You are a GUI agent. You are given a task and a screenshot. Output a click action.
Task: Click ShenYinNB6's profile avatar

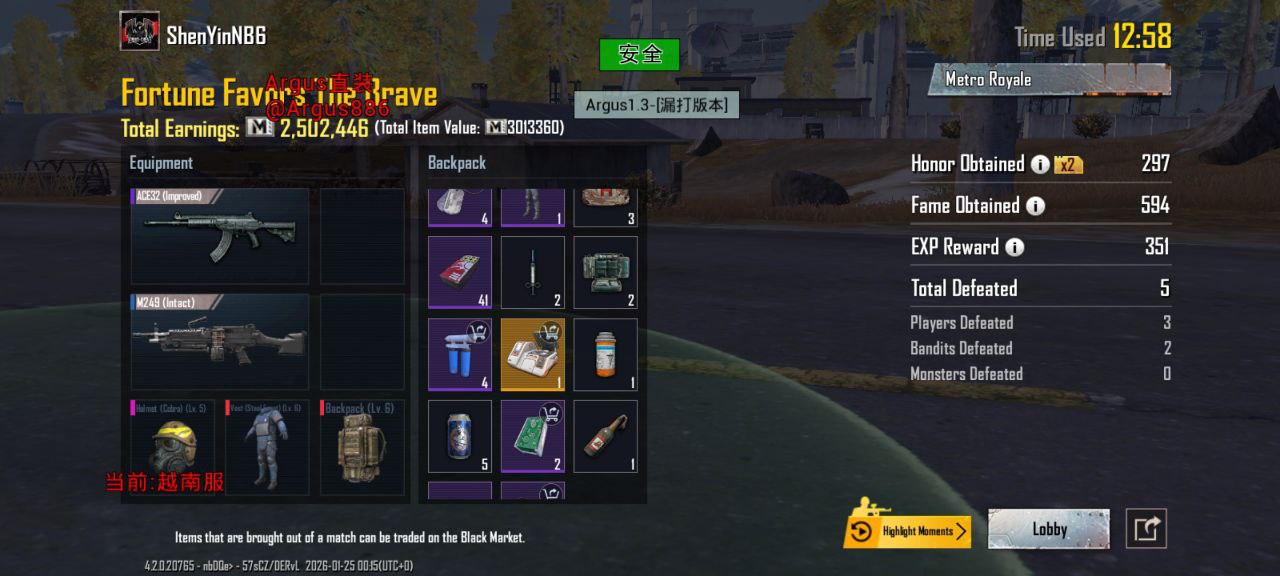coord(139,31)
